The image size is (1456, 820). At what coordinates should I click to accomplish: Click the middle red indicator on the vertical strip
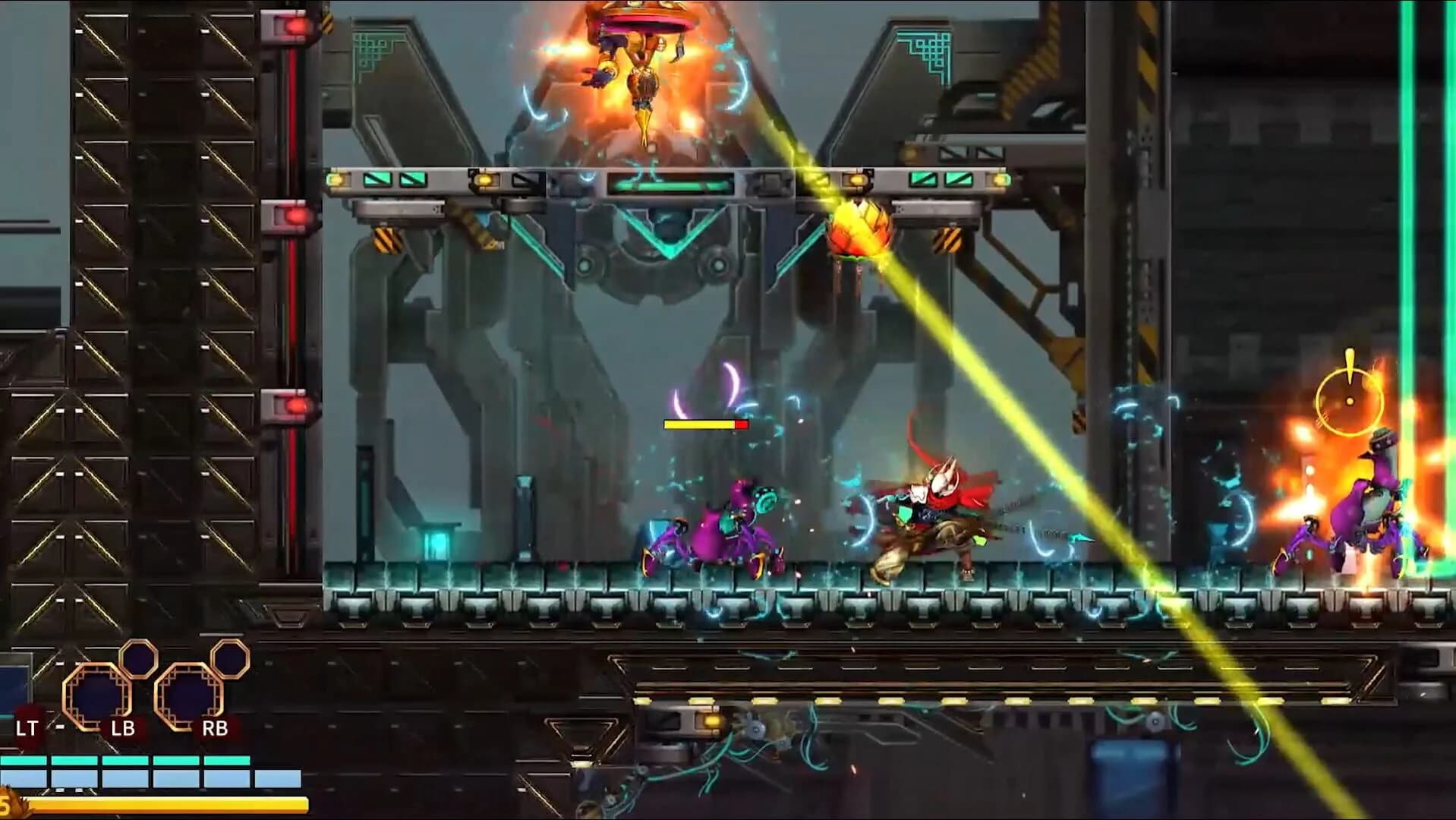(x=295, y=215)
